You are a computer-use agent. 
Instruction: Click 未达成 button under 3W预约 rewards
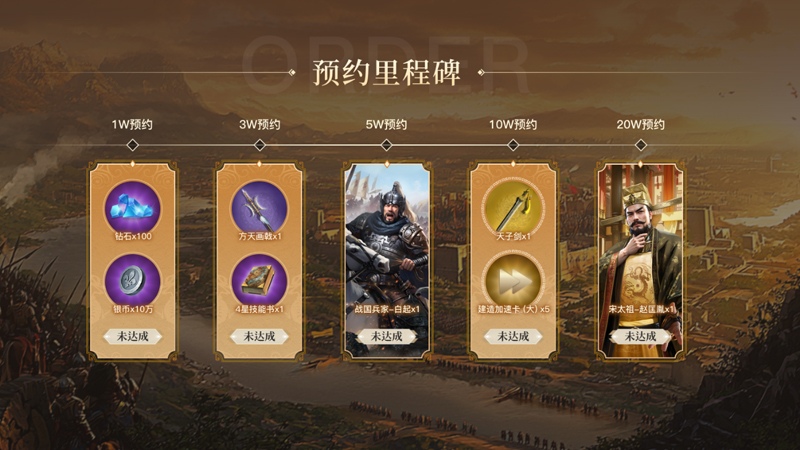[259, 336]
